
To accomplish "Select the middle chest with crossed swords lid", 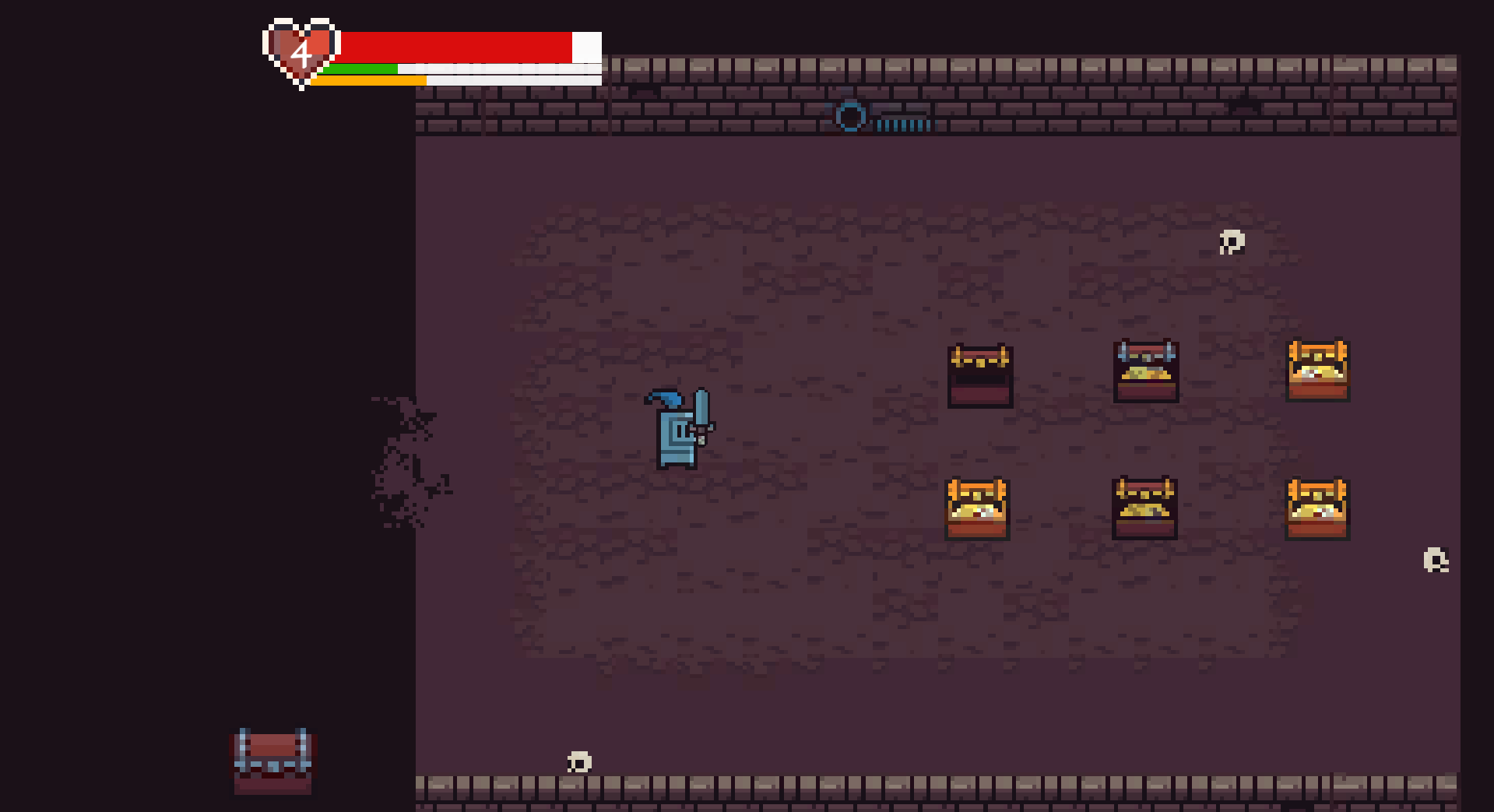I will coord(1144,372).
